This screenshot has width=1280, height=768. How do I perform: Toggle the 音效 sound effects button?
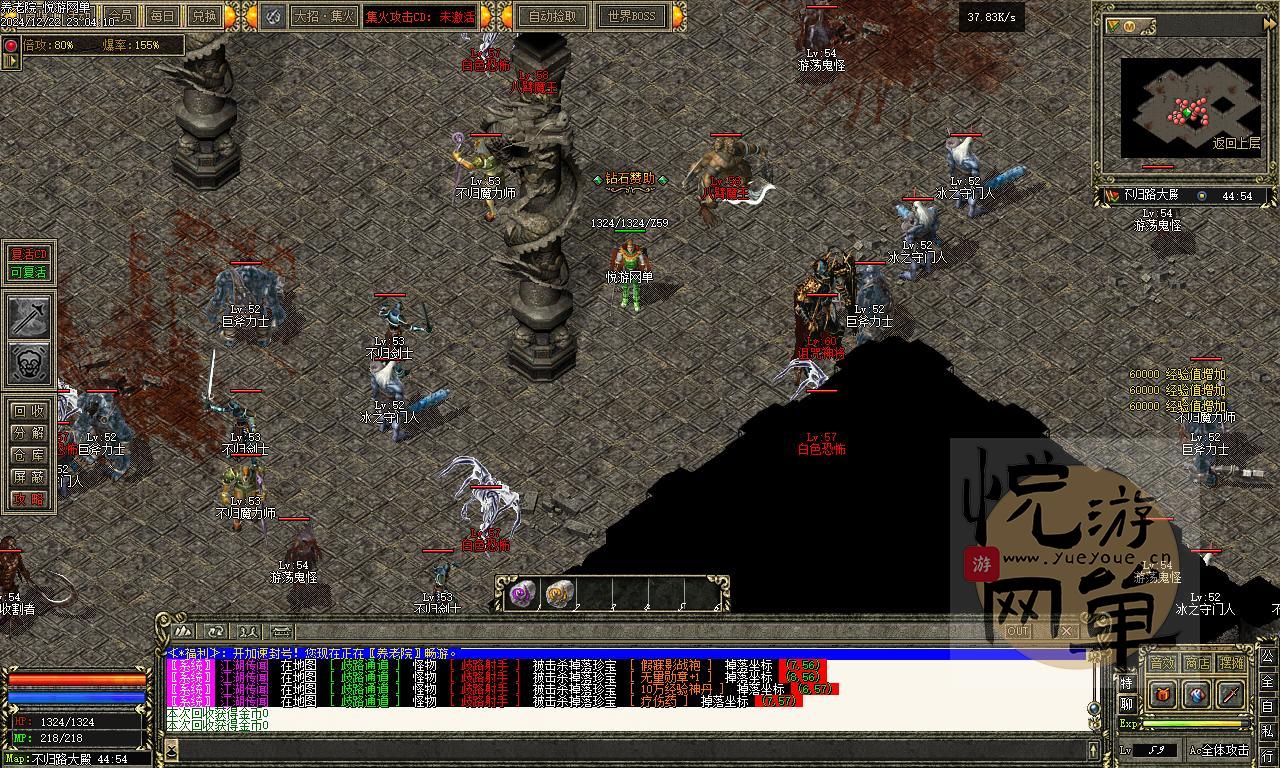pyautogui.click(x=1162, y=663)
